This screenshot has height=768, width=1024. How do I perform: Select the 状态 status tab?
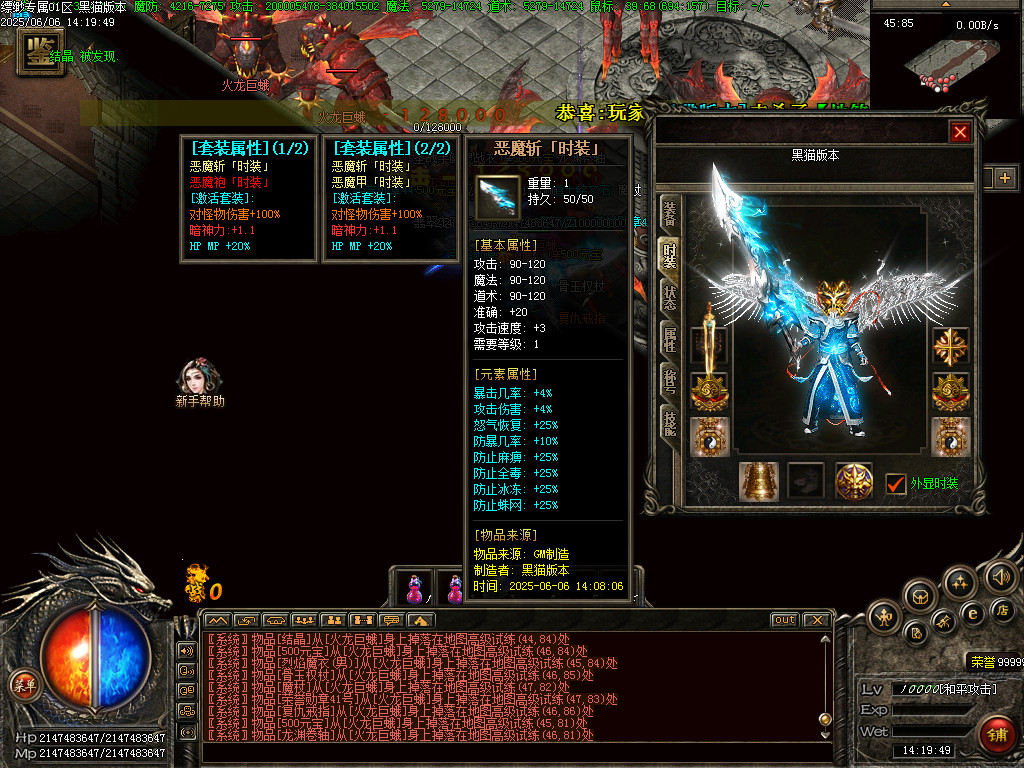pyautogui.click(x=669, y=298)
